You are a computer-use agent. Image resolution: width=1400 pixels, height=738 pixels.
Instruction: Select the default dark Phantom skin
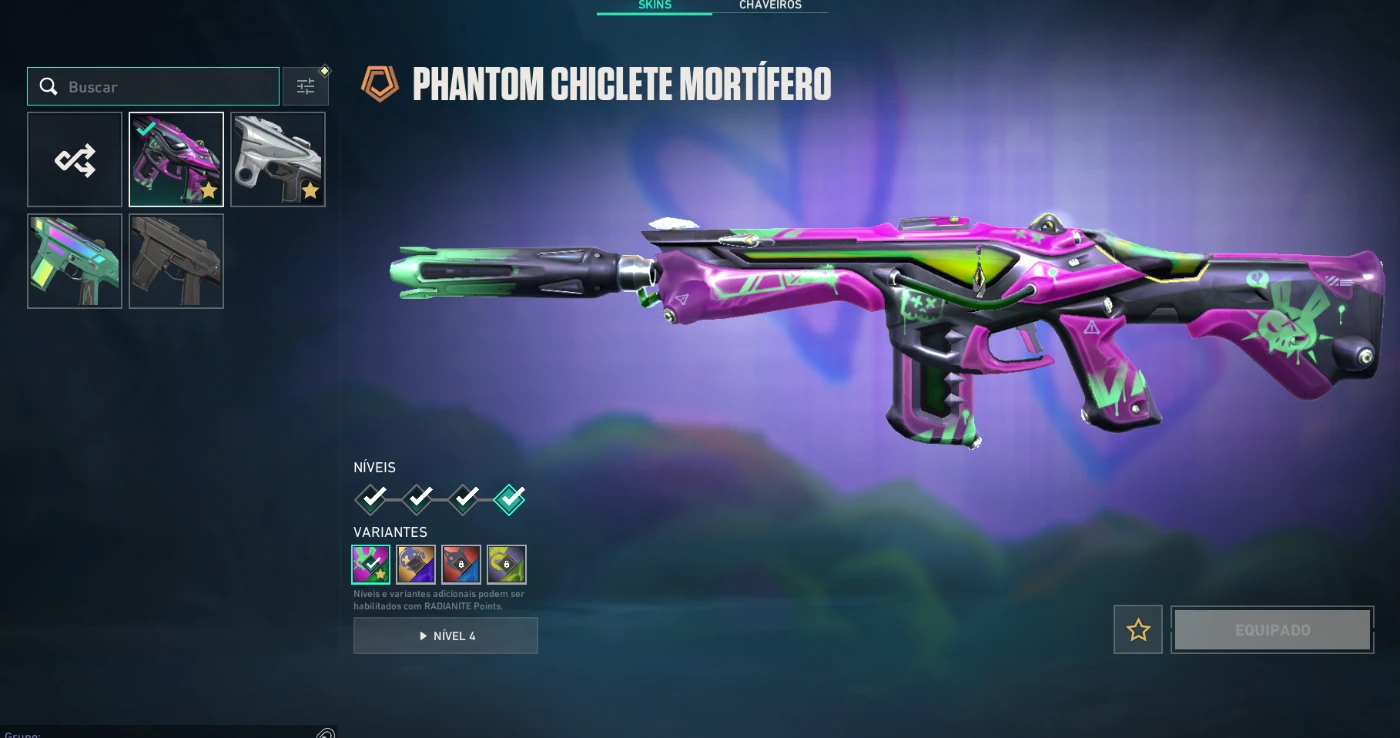click(x=176, y=261)
